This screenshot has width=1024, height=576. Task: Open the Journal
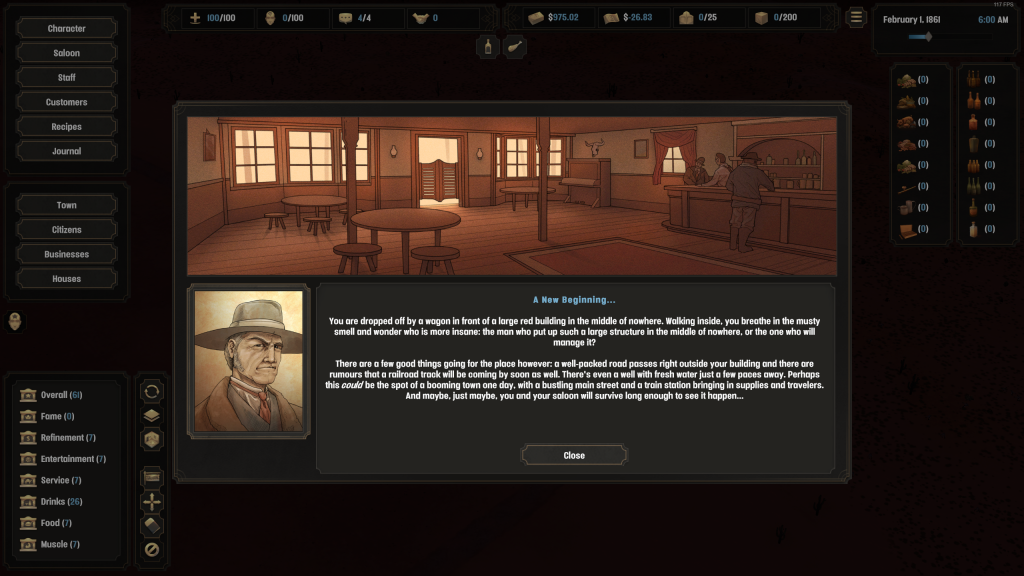(67, 151)
